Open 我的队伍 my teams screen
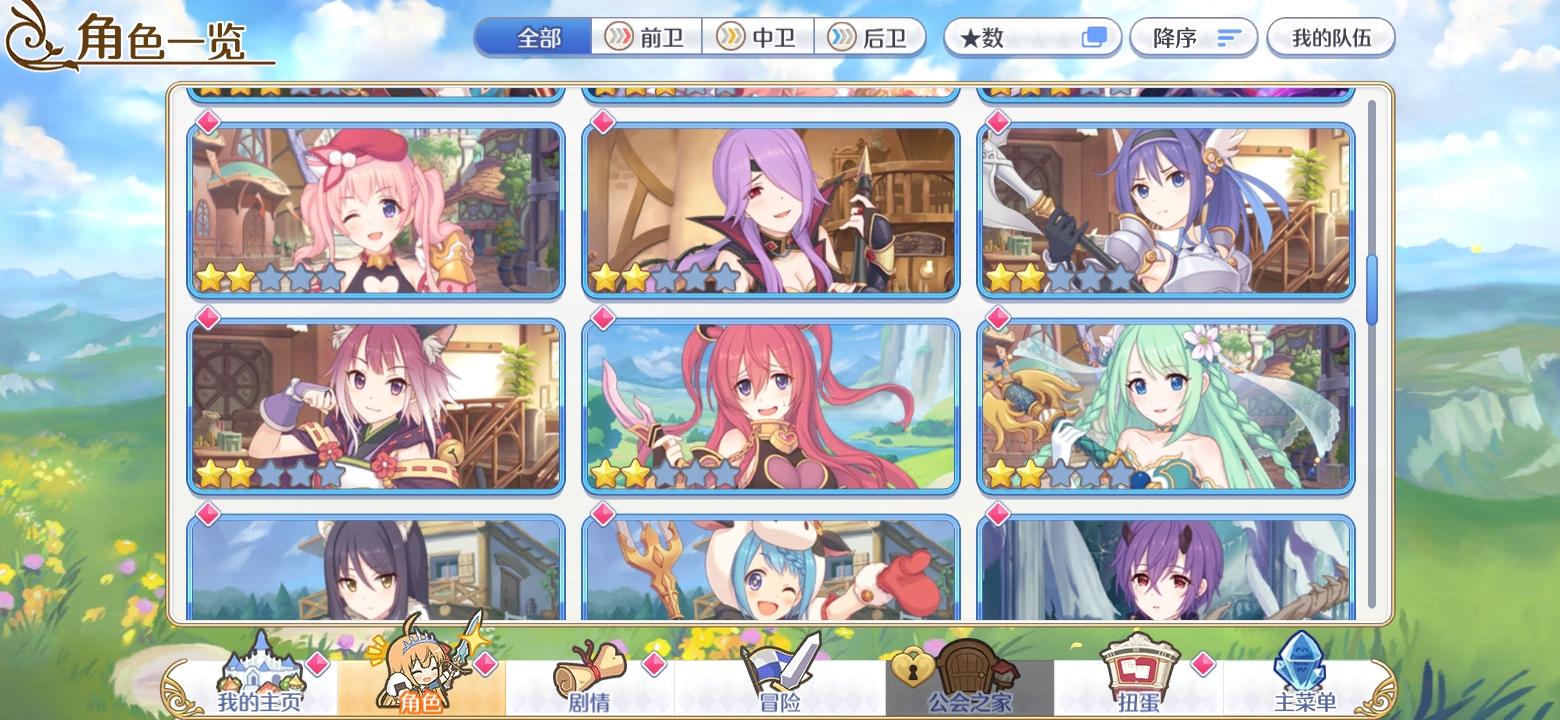The height and width of the screenshot is (720, 1560). [1331, 36]
